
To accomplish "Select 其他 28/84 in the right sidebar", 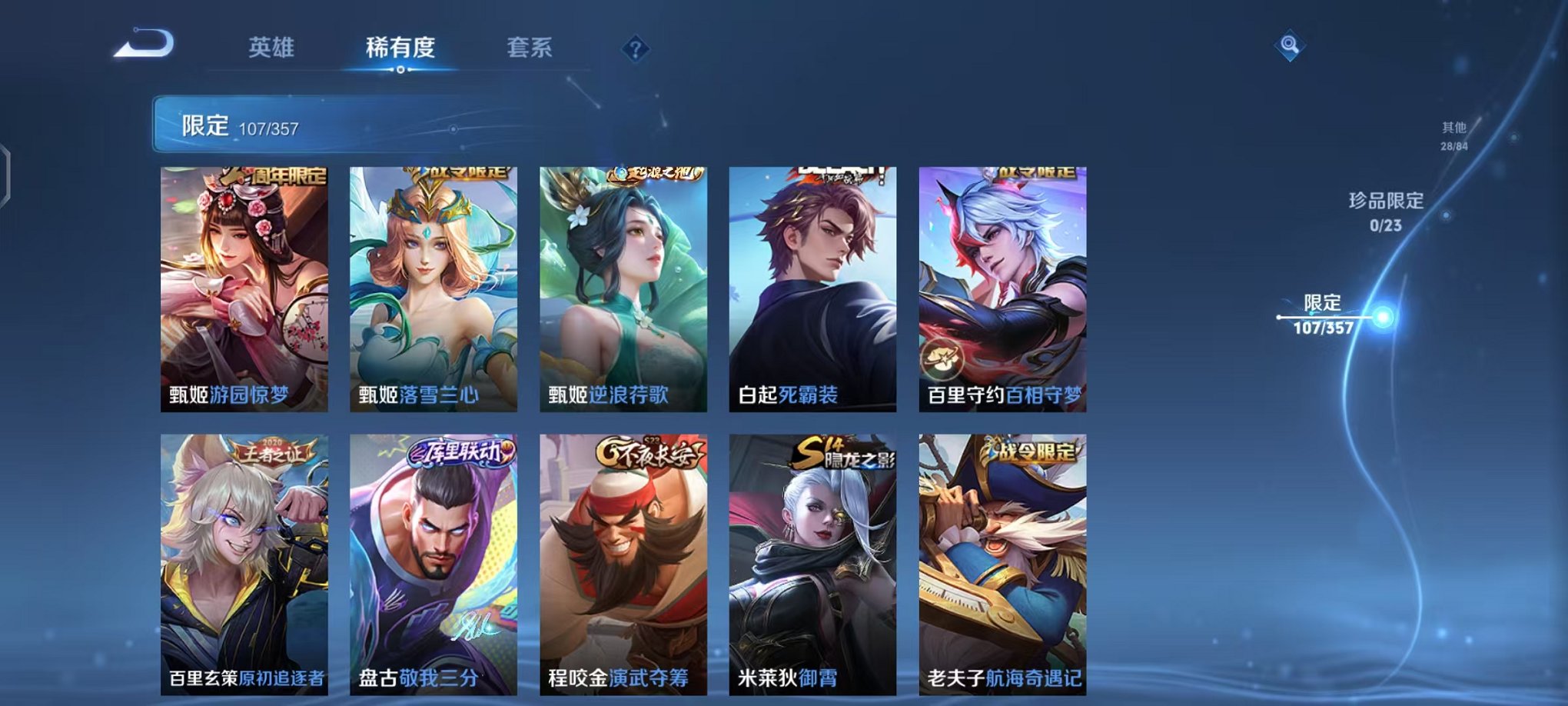I will coord(1455,138).
